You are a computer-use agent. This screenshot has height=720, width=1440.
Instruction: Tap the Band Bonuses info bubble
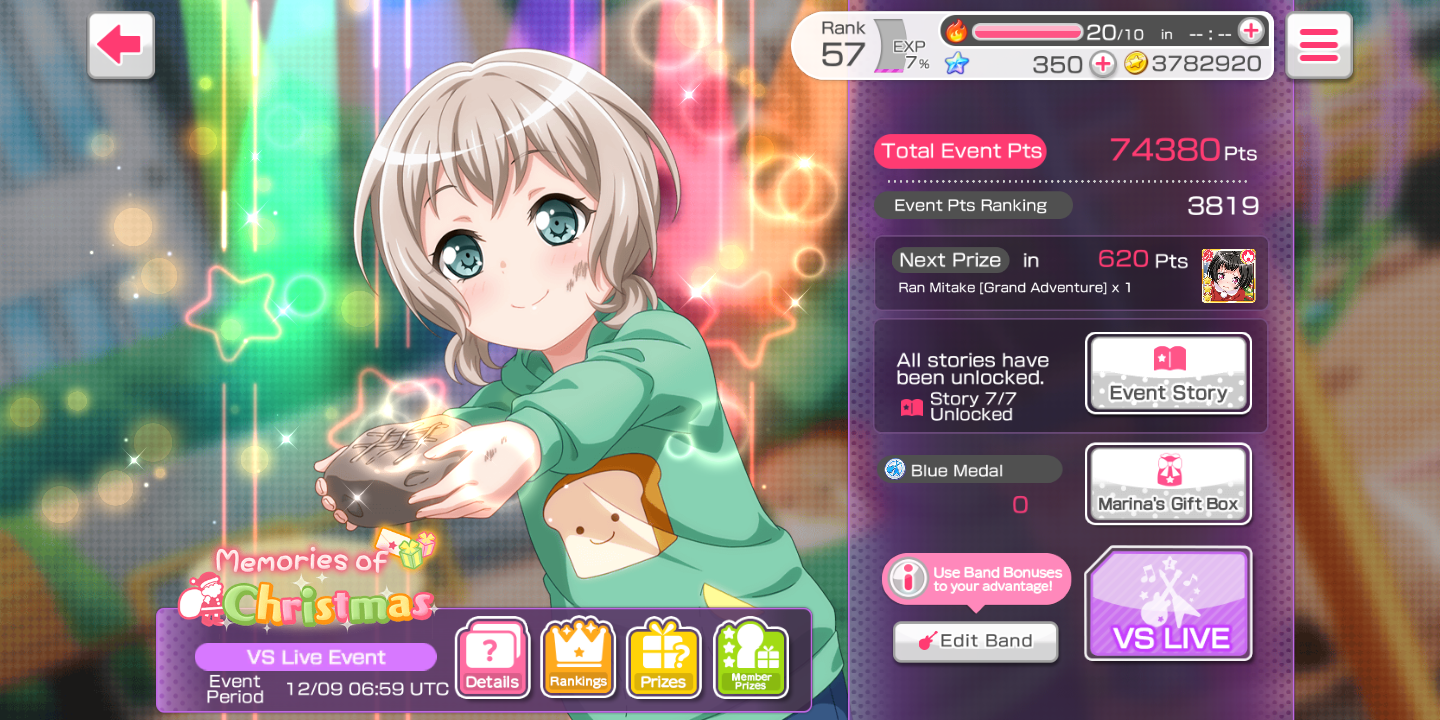pos(976,579)
